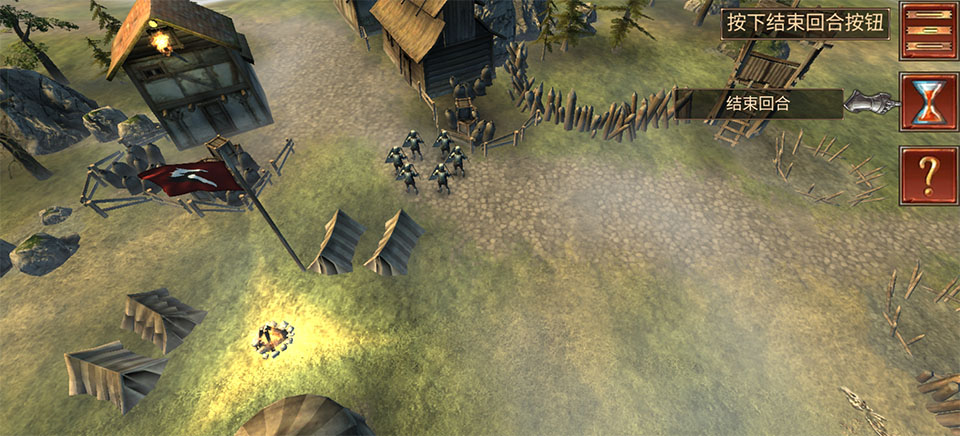Open help with the question mark button
The width and height of the screenshot is (960, 436).
tap(928, 175)
